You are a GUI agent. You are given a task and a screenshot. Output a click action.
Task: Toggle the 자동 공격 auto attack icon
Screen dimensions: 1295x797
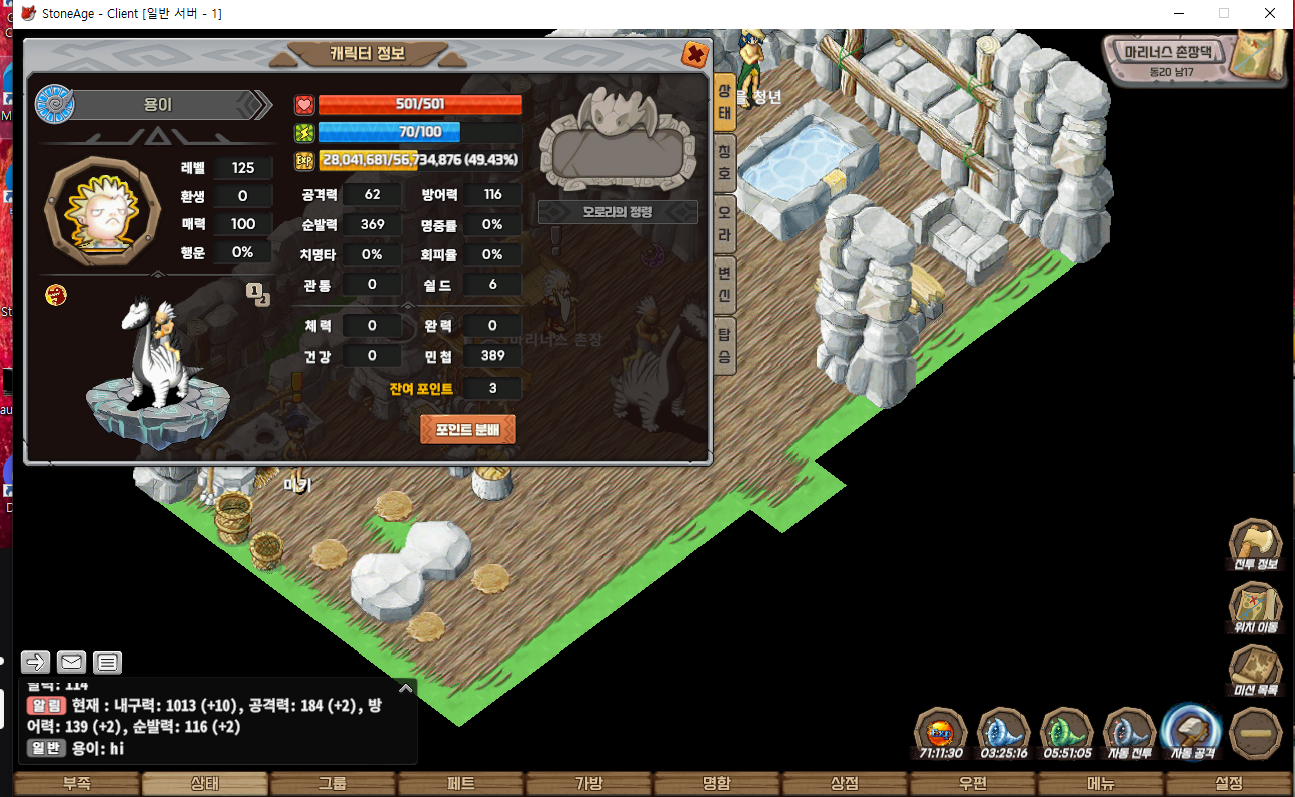point(1192,733)
